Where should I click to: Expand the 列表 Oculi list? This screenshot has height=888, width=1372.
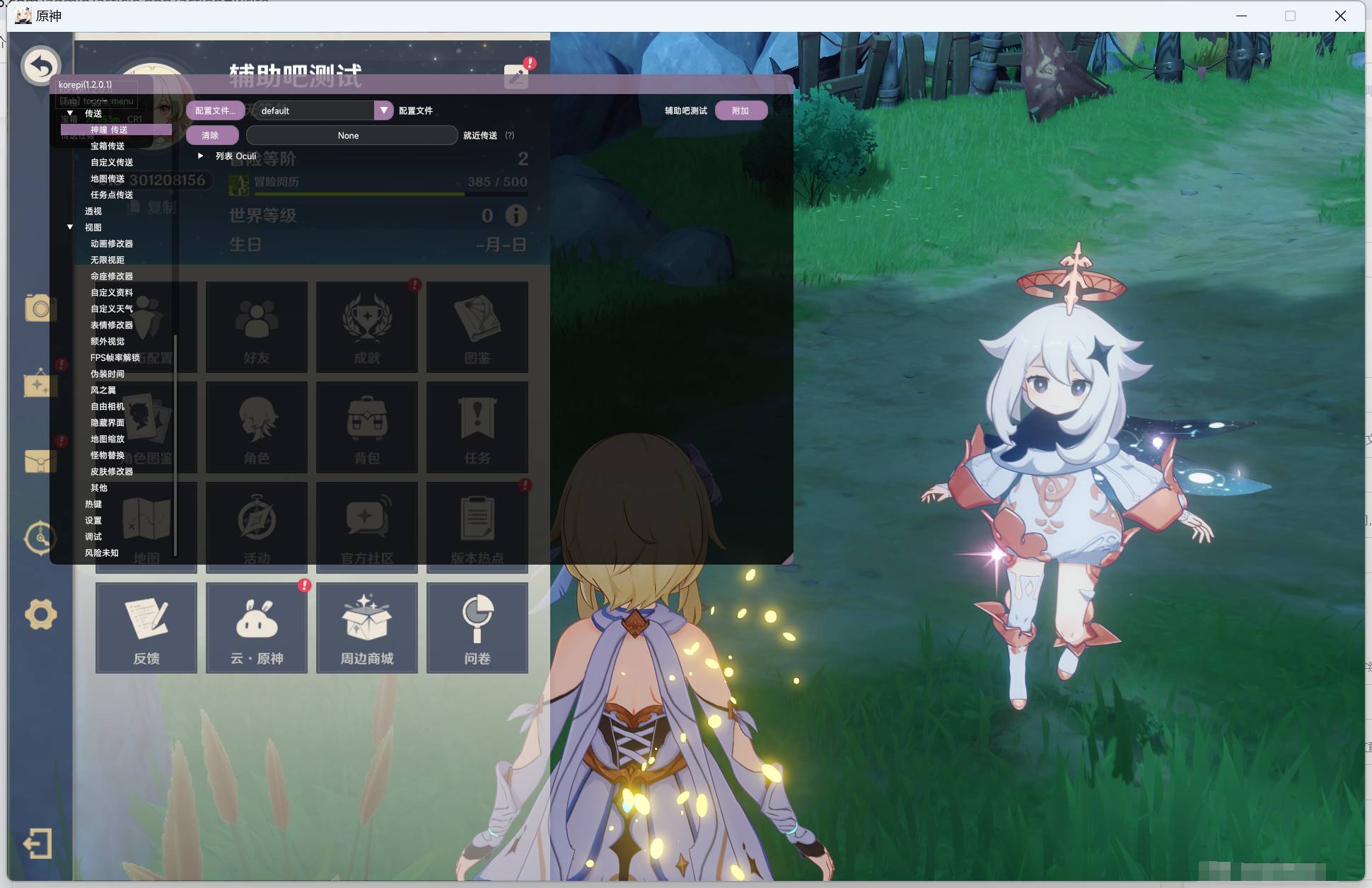click(200, 156)
